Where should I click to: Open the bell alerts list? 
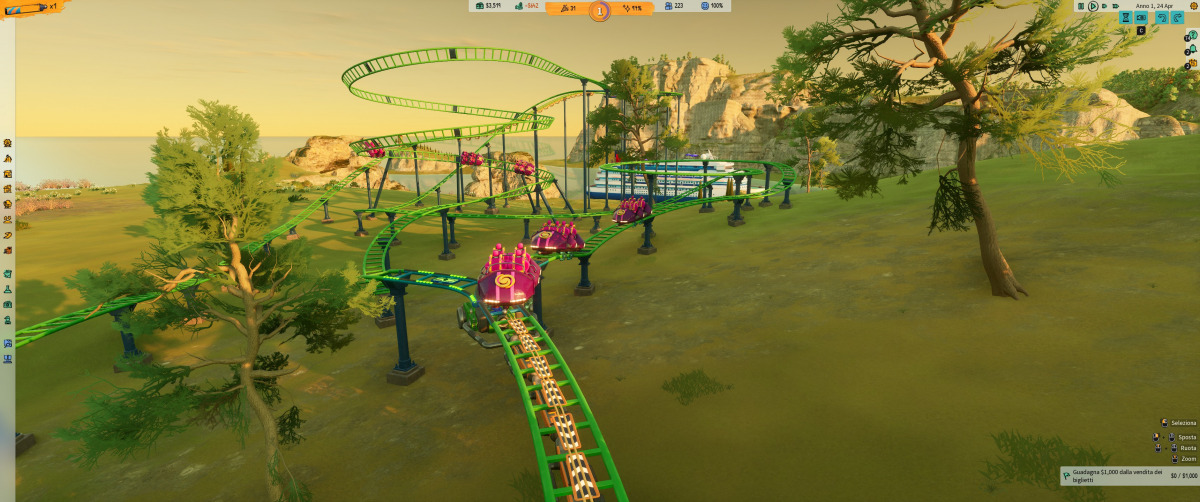[x=1193, y=49]
